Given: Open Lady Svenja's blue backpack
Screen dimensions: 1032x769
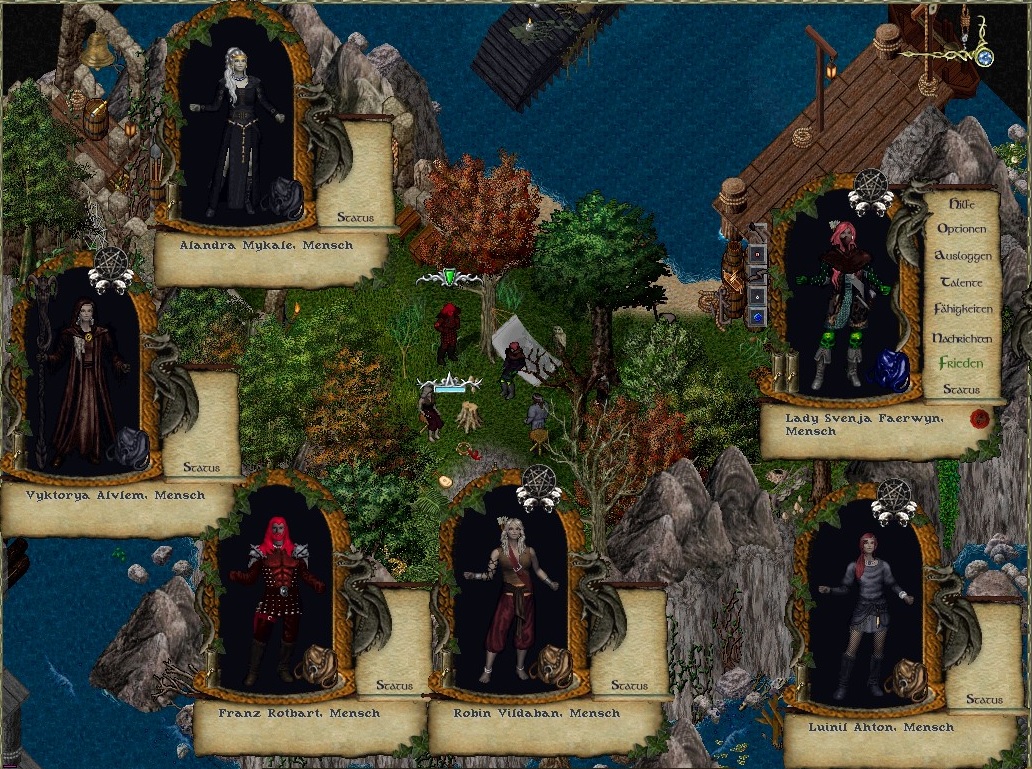Looking at the screenshot, I should pyautogui.click(x=886, y=371).
